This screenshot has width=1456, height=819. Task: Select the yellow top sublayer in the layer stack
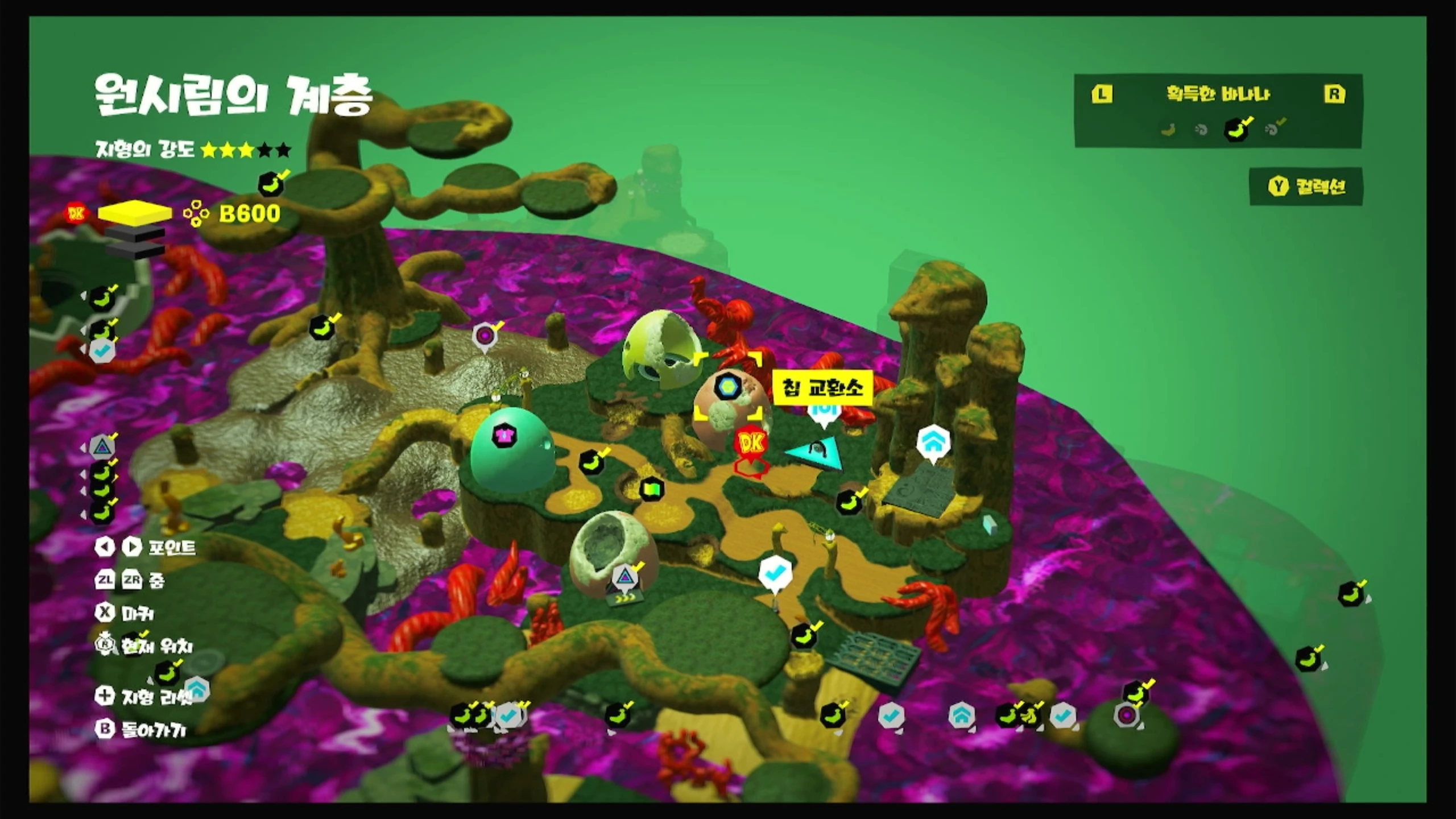(135, 213)
